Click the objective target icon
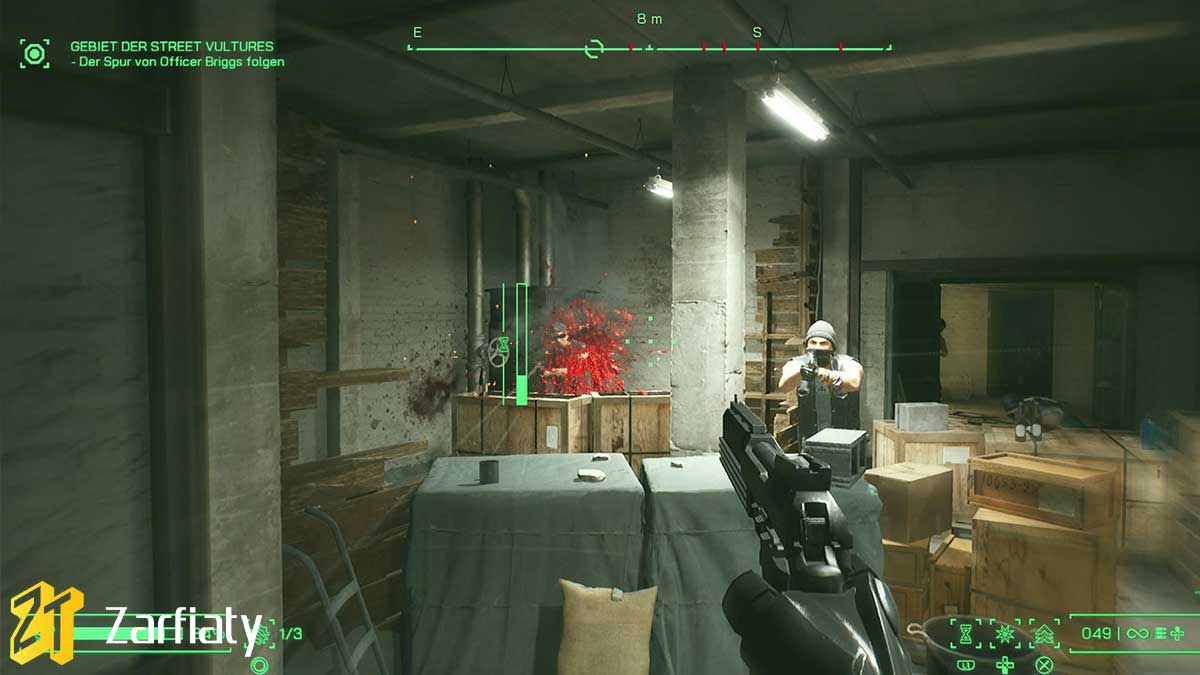 click(x=35, y=53)
